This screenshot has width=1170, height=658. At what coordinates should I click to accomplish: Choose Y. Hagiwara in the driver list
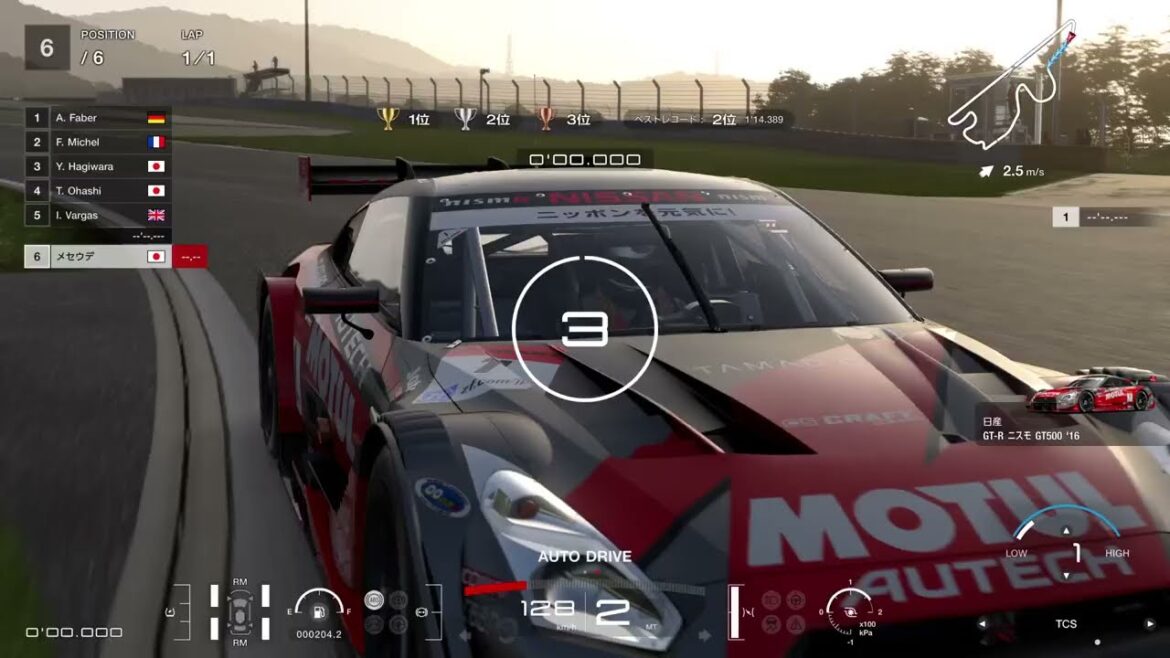pyautogui.click(x=97, y=166)
